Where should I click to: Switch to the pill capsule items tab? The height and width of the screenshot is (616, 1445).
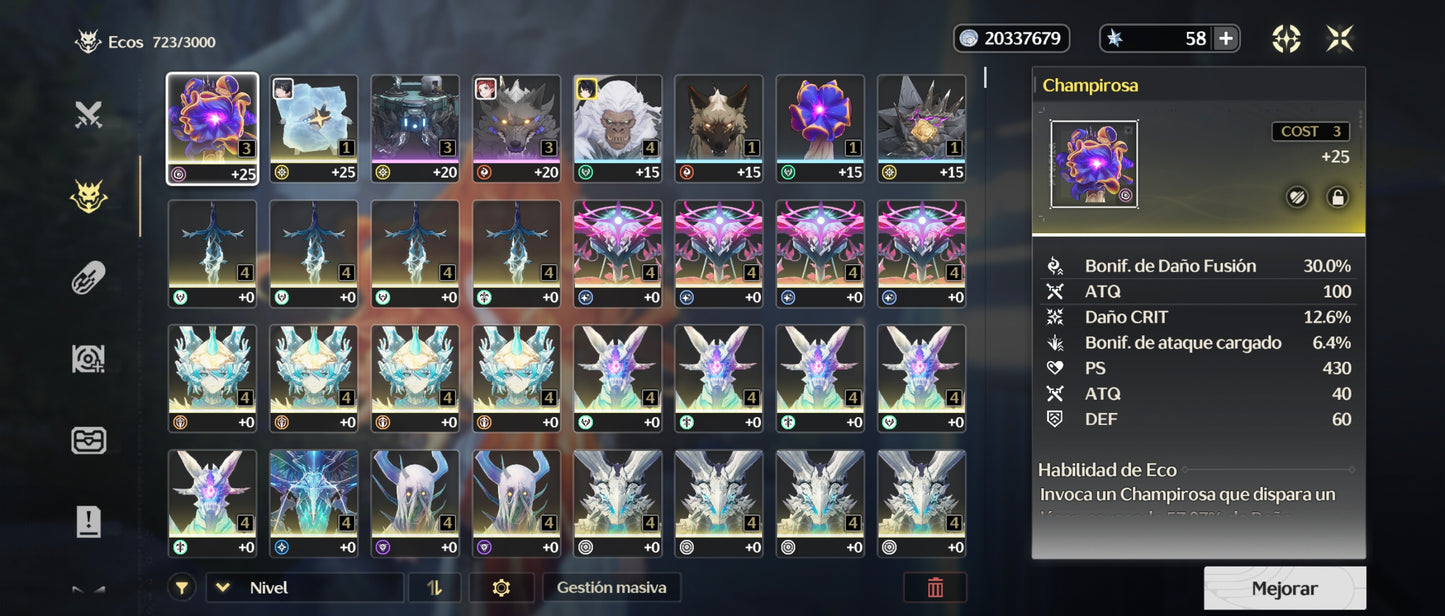coord(89,278)
